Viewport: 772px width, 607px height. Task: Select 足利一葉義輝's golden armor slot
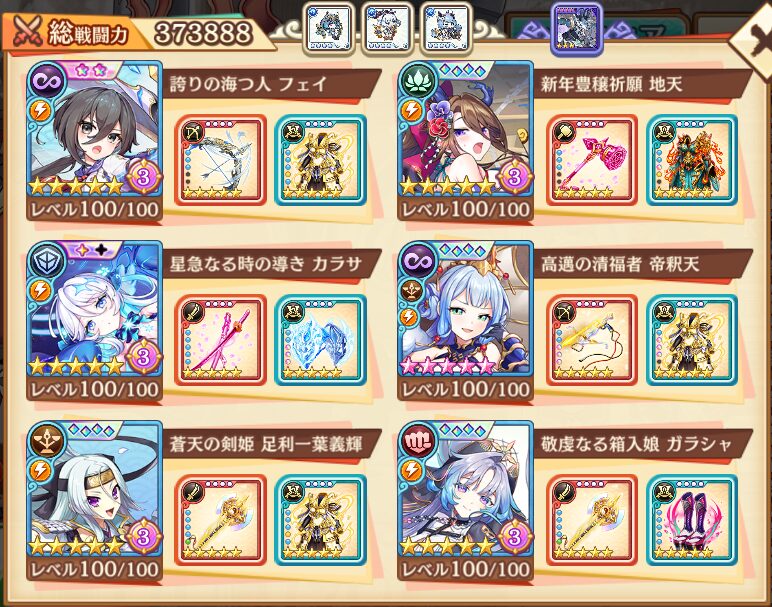(319, 520)
